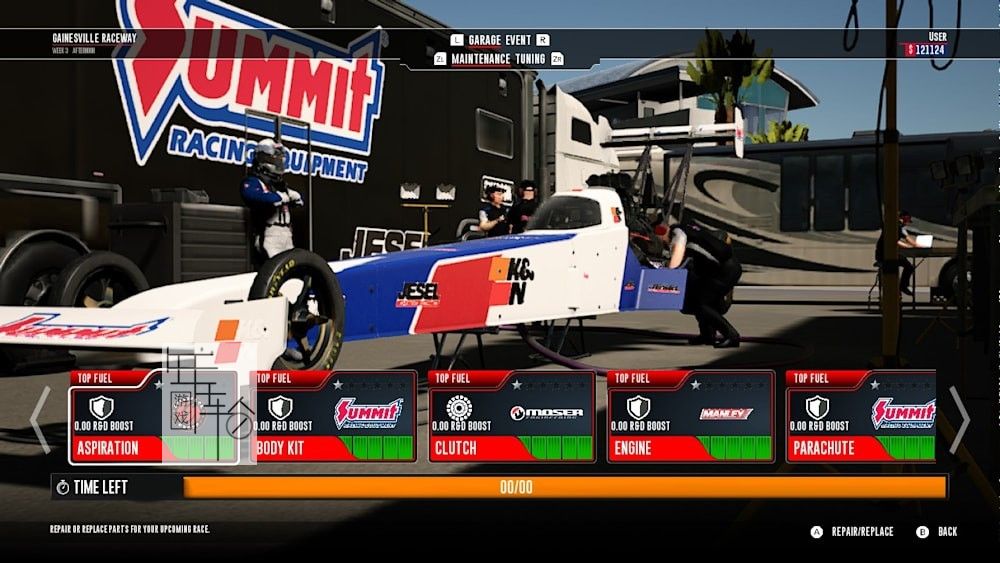Open the Maintenance sub-tab
Image resolution: width=1000 pixels, height=563 pixels.
pyautogui.click(x=482, y=59)
